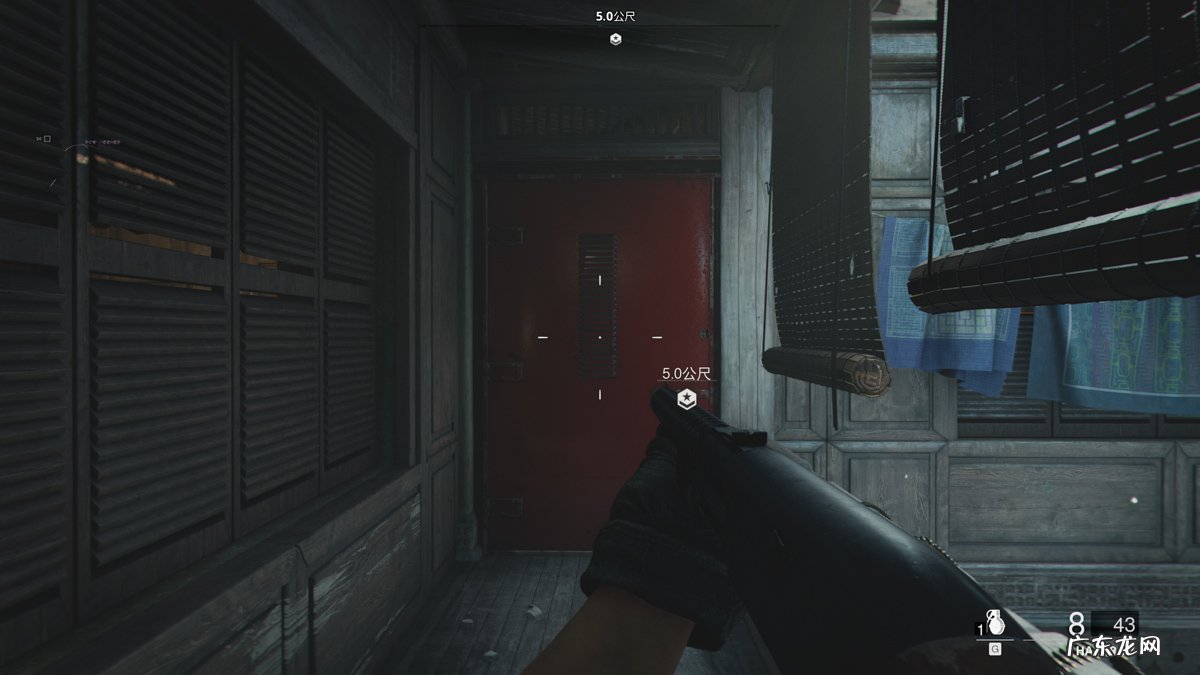The height and width of the screenshot is (675, 1200).
Task: Select the objective waypoint marker near the crosshair
Action: tap(686, 399)
